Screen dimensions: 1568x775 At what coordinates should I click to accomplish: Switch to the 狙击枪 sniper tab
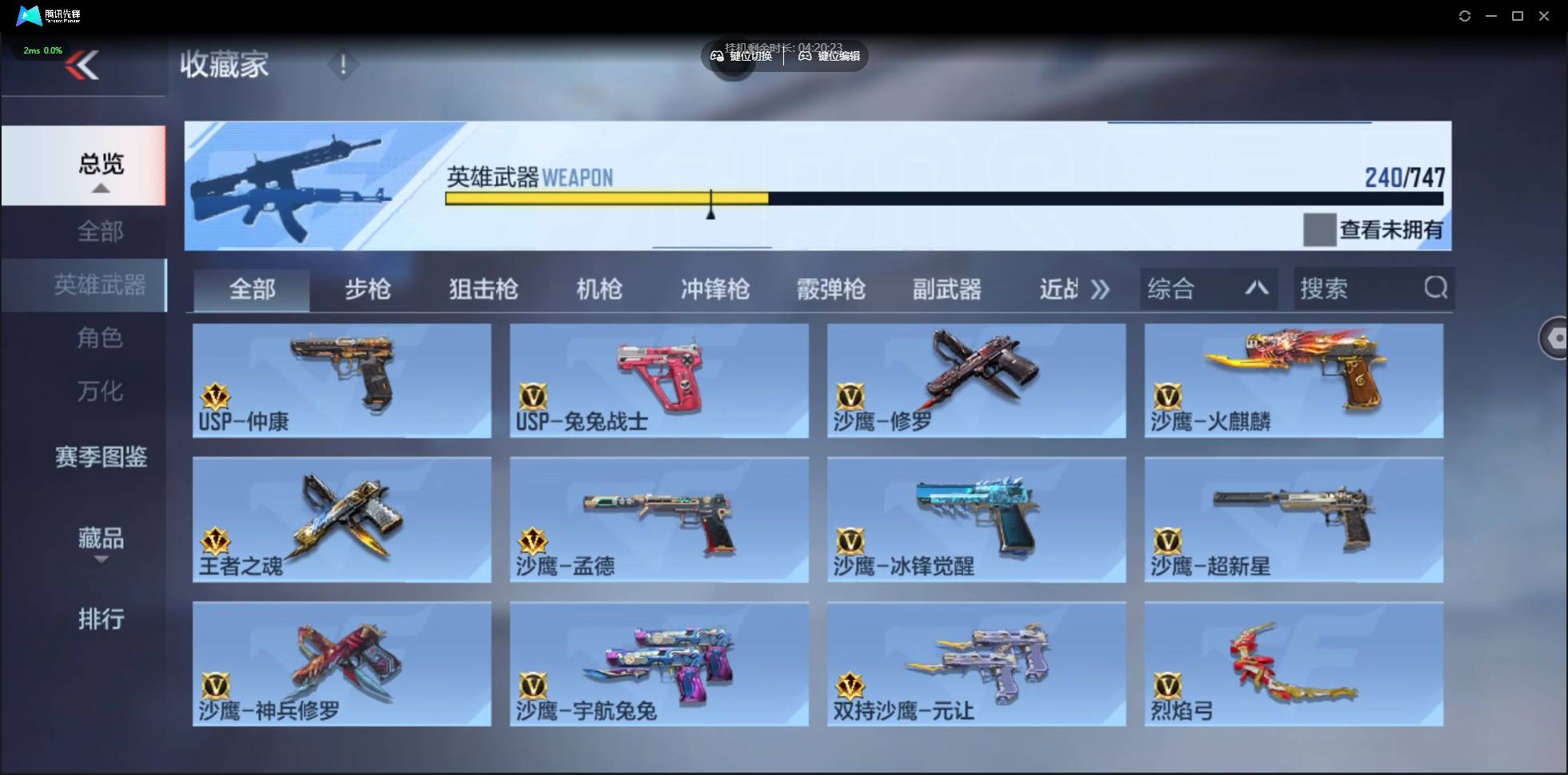[x=482, y=289]
